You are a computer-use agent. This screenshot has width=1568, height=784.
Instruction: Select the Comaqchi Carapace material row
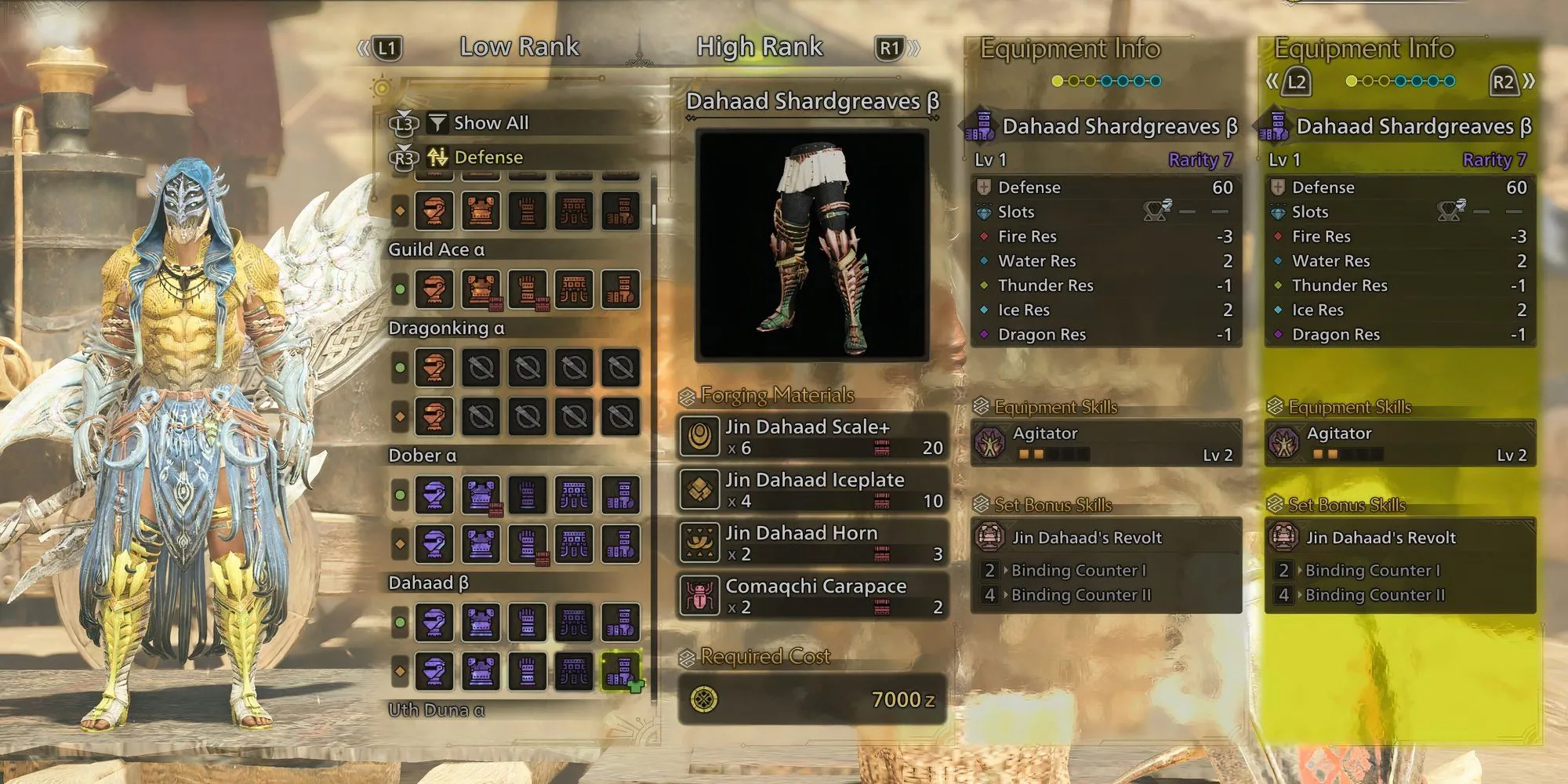click(812, 596)
